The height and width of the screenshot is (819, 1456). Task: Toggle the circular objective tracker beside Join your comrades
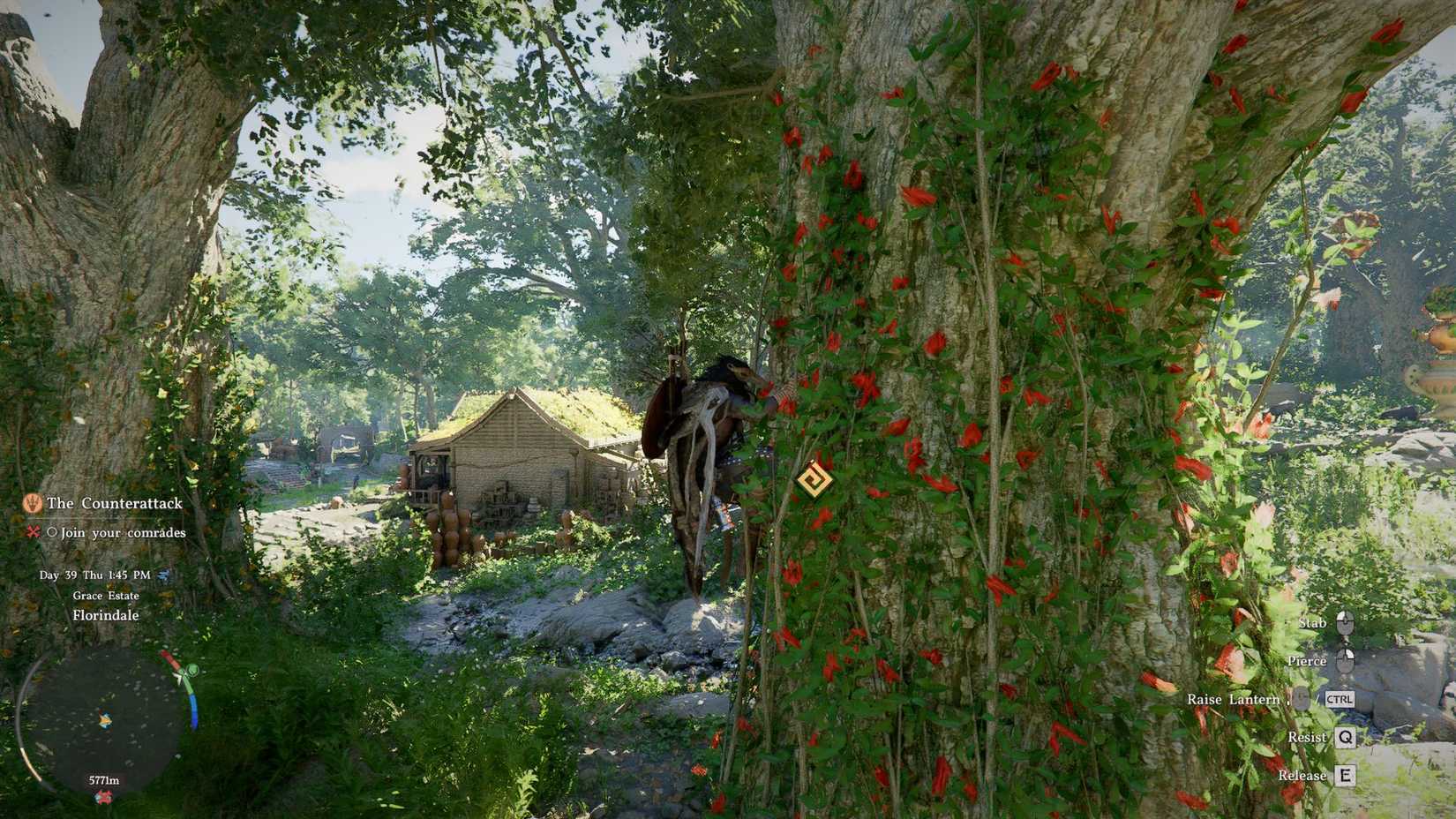pos(52,532)
